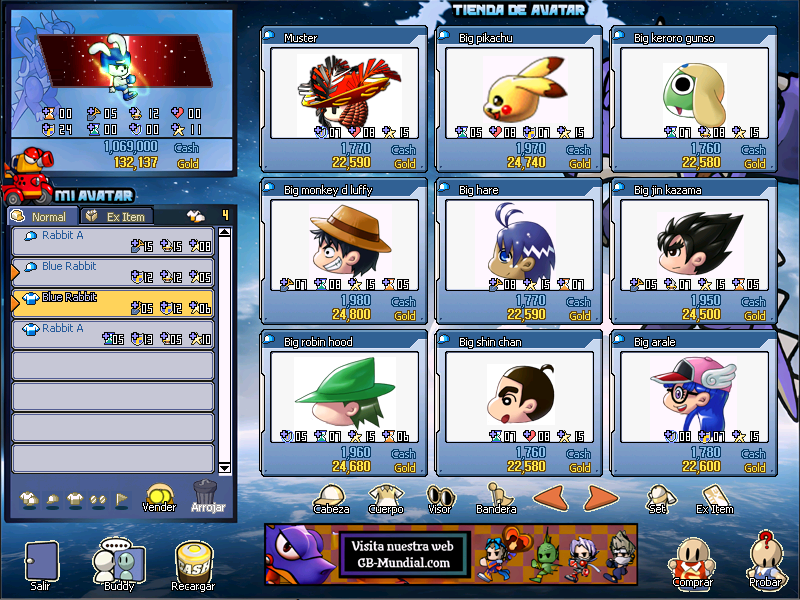Open the Visor glasses category
Image resolution: width=800 pixels, height=600 pixels.
pos(440,498)
